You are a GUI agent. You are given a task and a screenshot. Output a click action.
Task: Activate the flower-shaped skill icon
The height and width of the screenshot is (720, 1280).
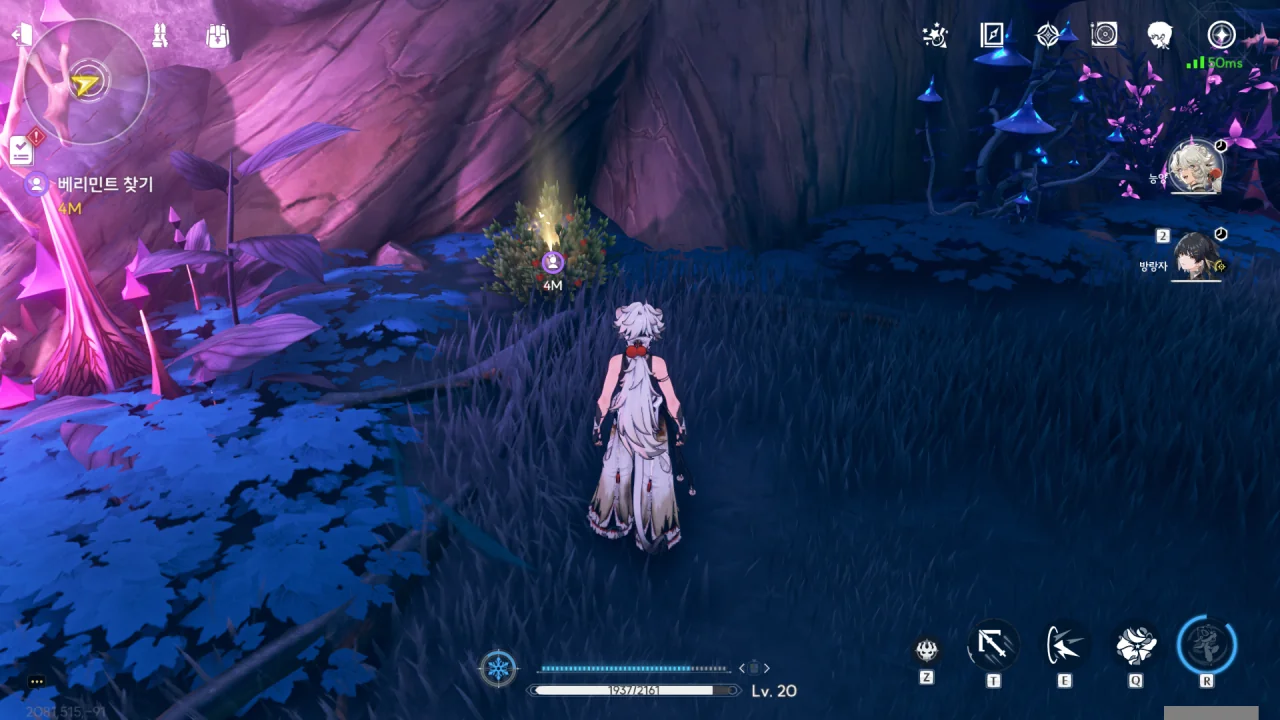pos(1135,646)
